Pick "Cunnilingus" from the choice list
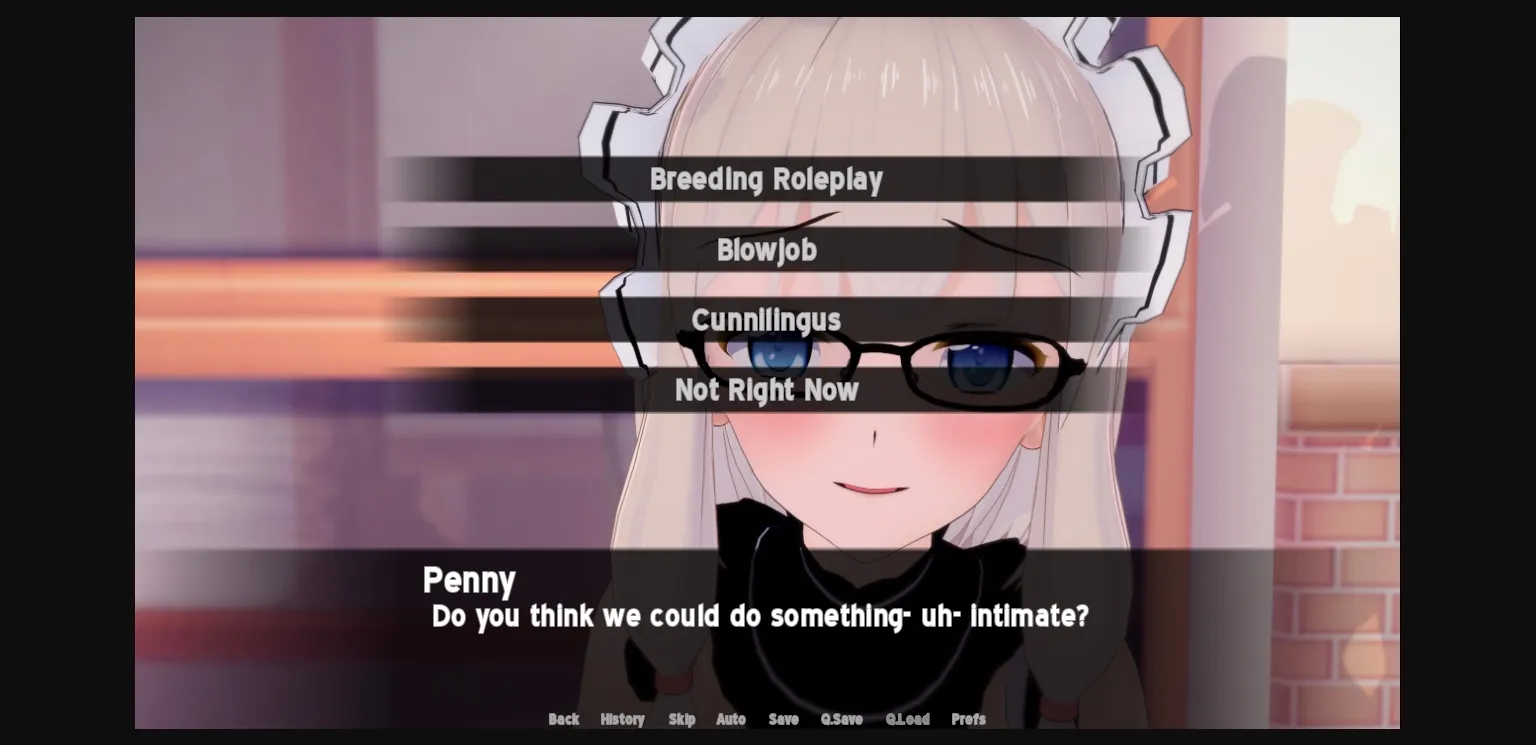 point(766,320)
